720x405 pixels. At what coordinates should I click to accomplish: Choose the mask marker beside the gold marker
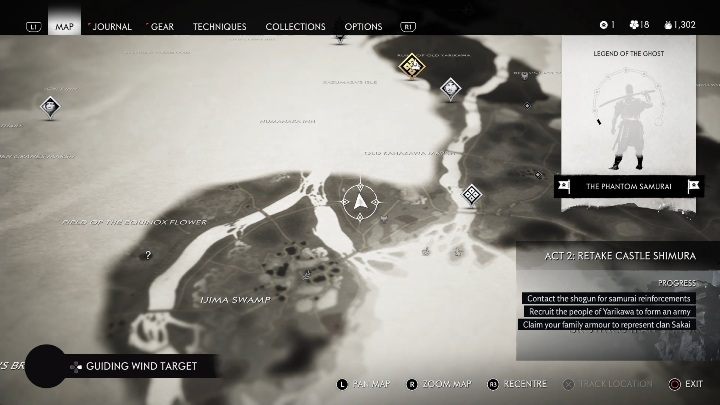pyautogui.click(x=452, y=90)
